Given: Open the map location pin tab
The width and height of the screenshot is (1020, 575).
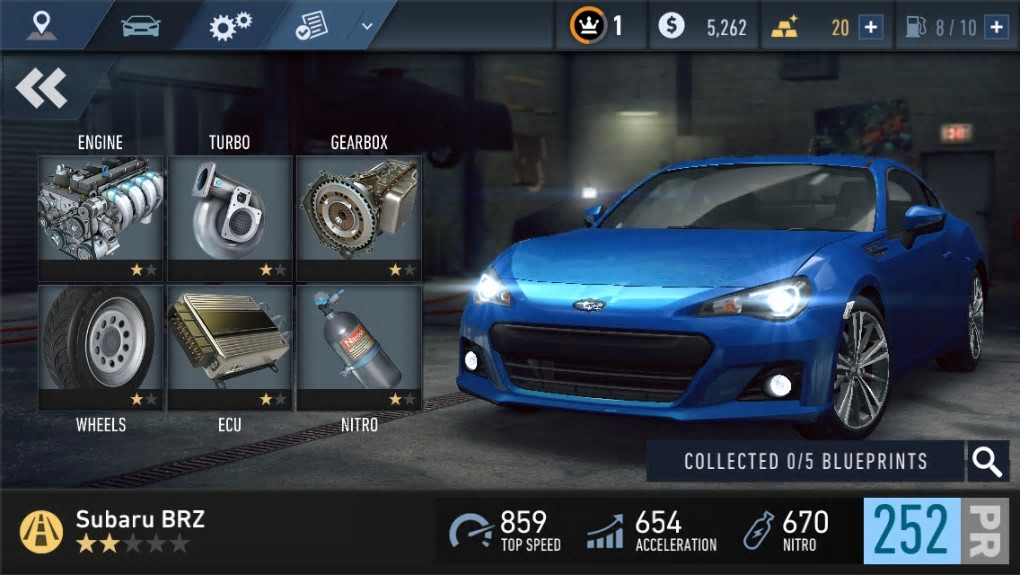Looking at the screenshot, I should point(41,25).
